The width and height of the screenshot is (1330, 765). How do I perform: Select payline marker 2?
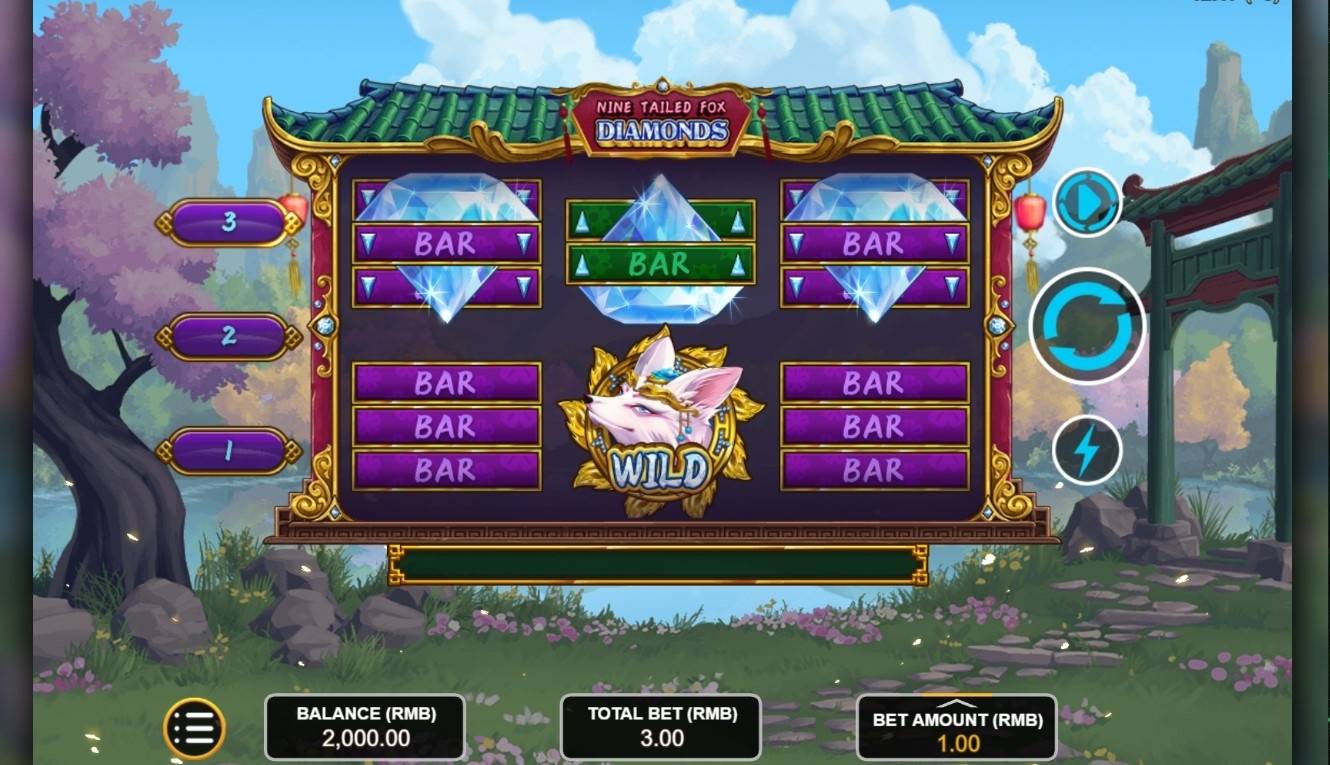coord(228,336)
